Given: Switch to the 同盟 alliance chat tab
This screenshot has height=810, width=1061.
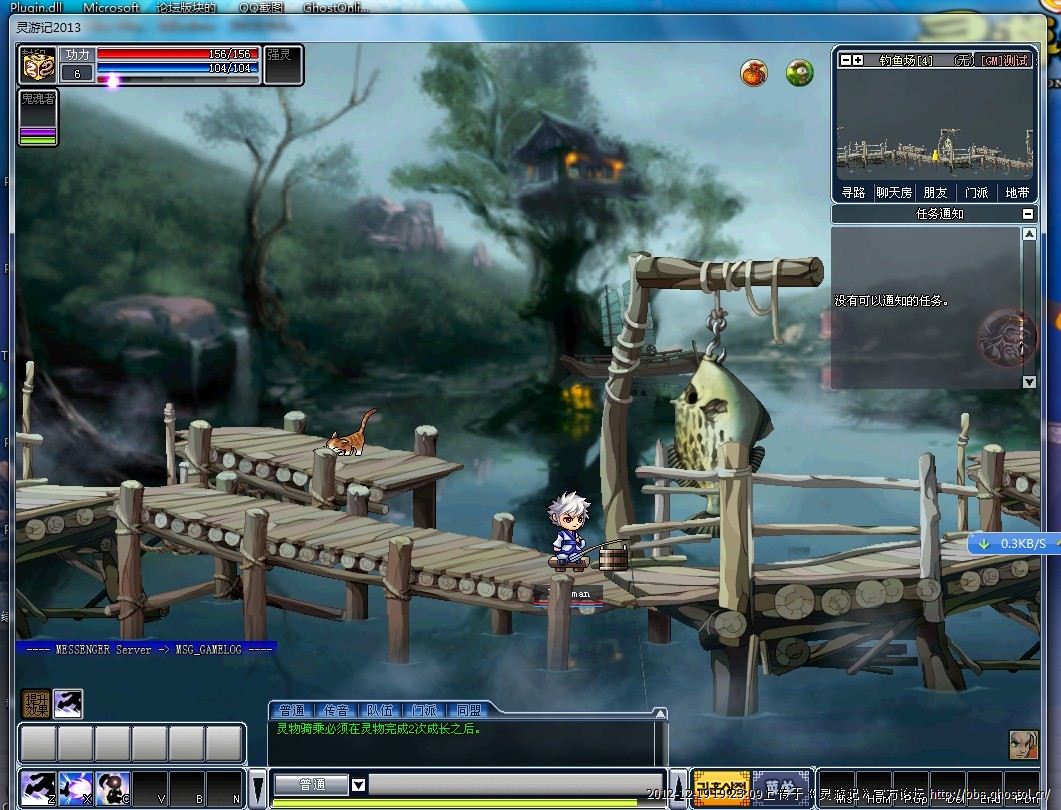Looking at the screenshot, I should pos(468,710).
